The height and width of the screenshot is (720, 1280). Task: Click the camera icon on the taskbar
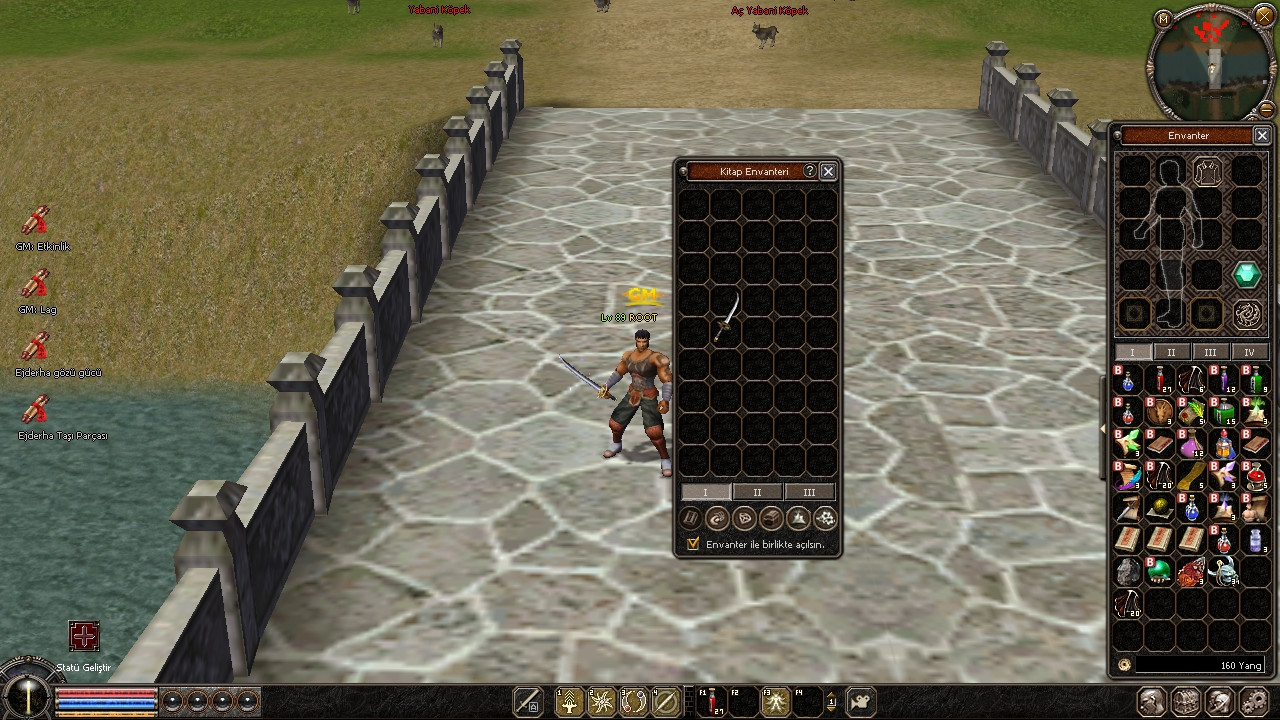[x=860, y=701]
